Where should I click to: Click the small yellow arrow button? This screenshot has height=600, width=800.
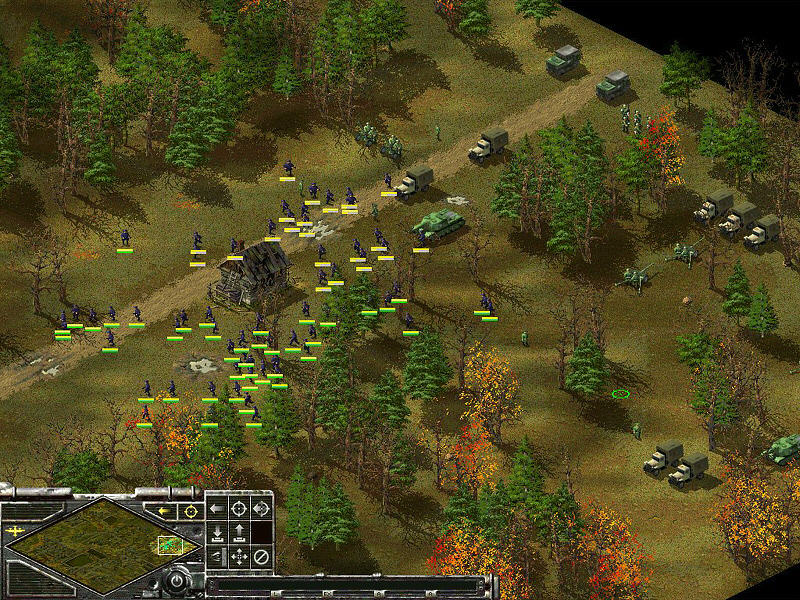pos(163,511)
